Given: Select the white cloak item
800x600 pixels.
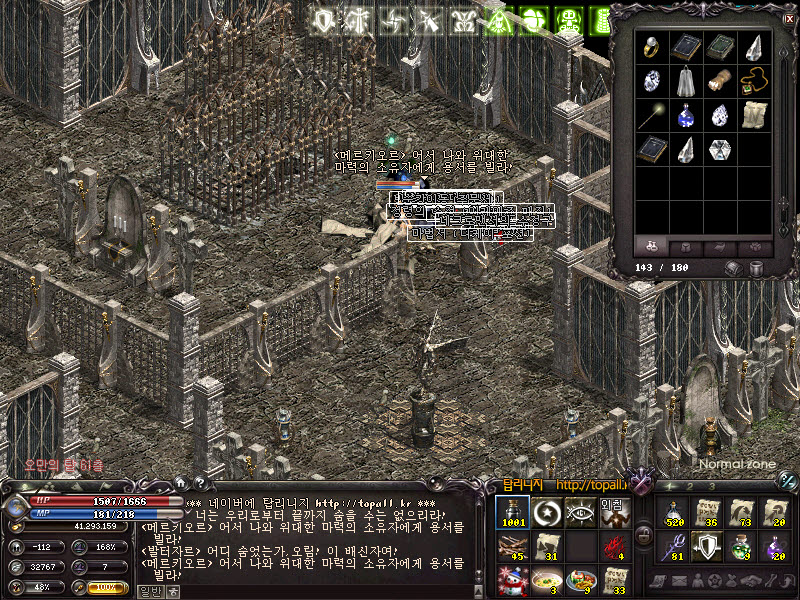Looking at the screenshot, I should (x=684, y=82).
